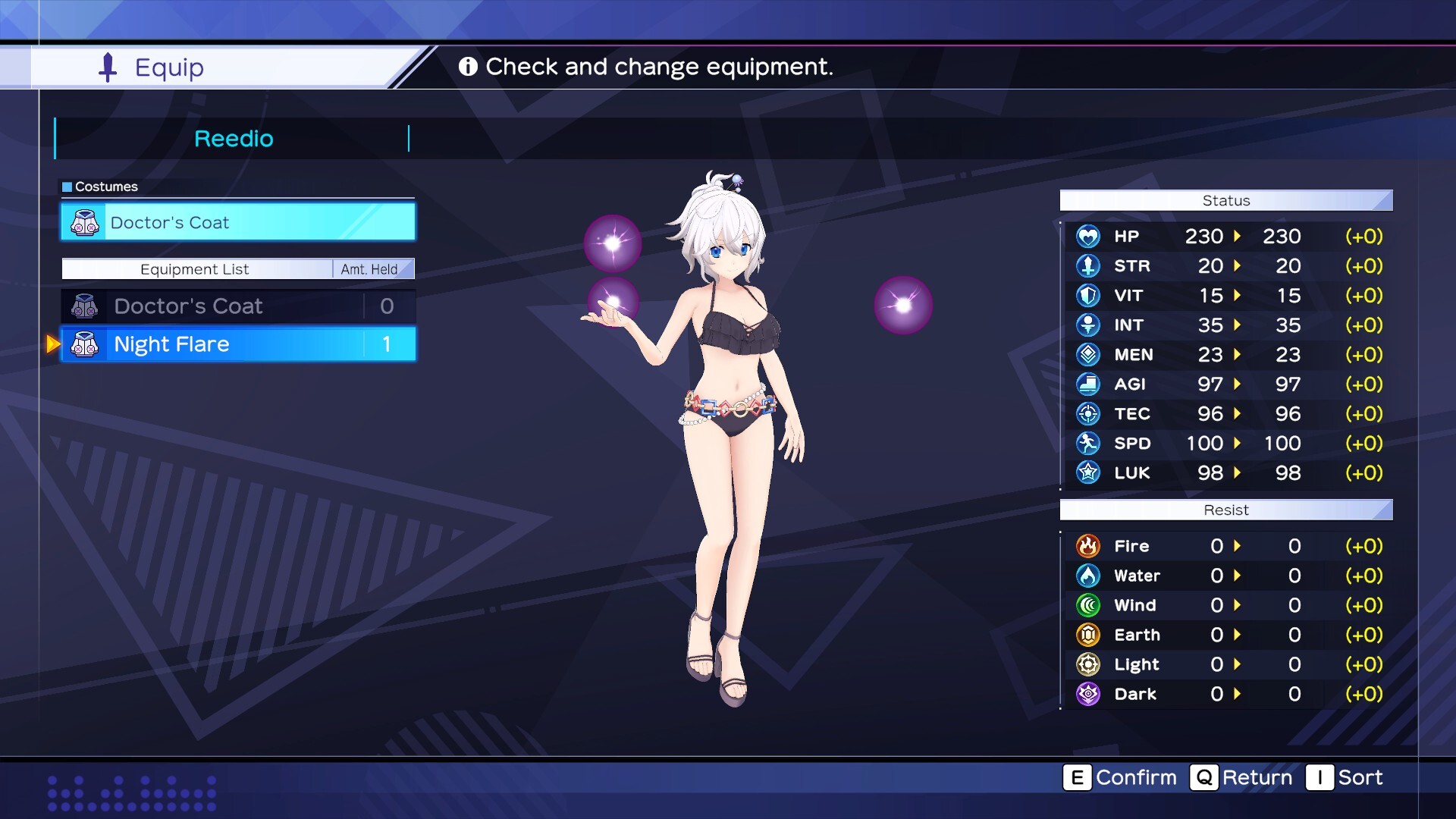This screenshot has width=1456, height=819.
Task: Click the Equip sword icon in the header
Action: (107, 67)
